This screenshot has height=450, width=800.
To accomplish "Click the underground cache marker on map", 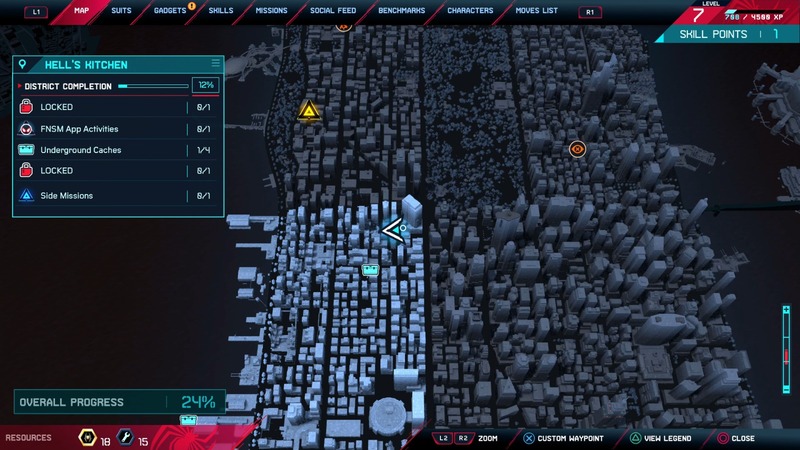I will click(x=370, y=270).
